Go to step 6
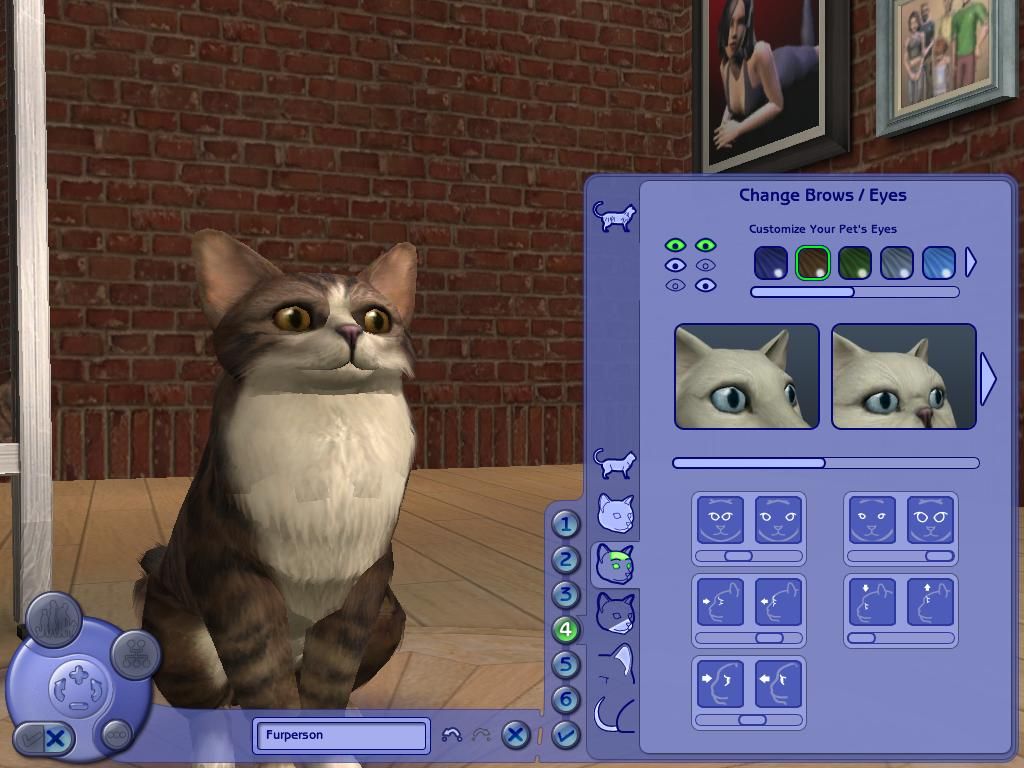Screen dimensions: 1024x768 [x=565, y=700]
